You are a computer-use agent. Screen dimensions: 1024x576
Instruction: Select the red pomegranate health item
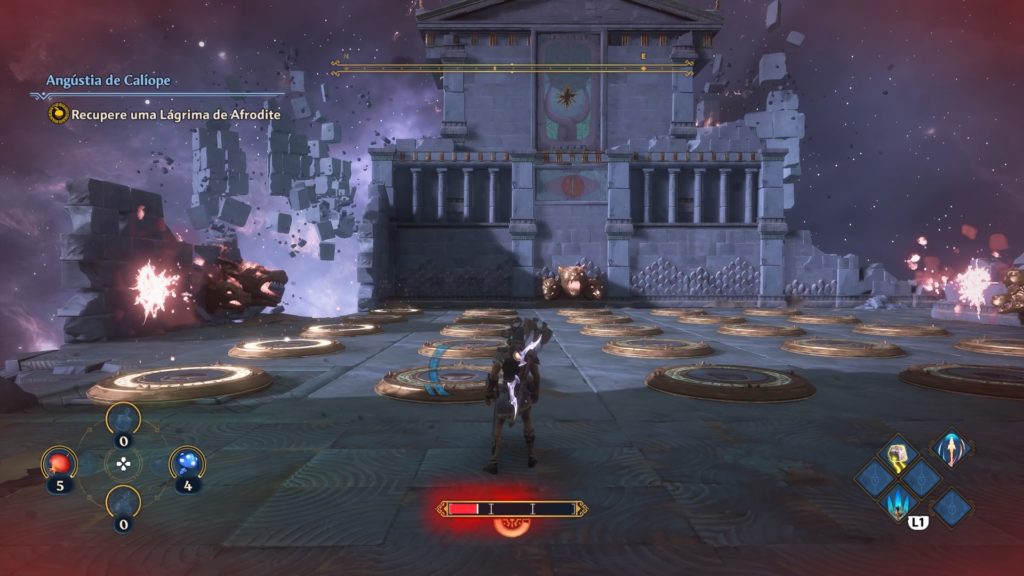pos(58,464)
